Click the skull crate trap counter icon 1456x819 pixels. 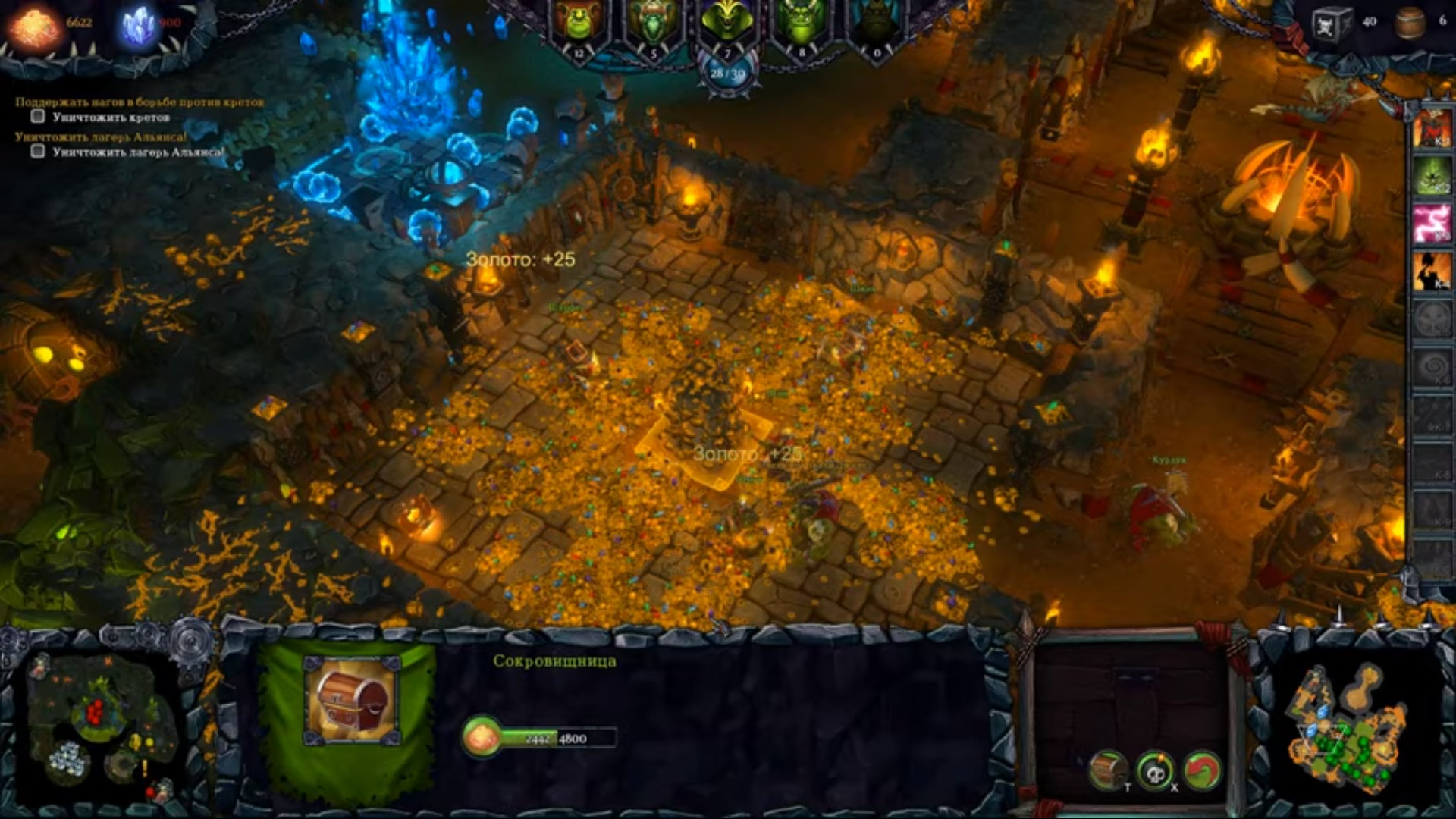1332,23
